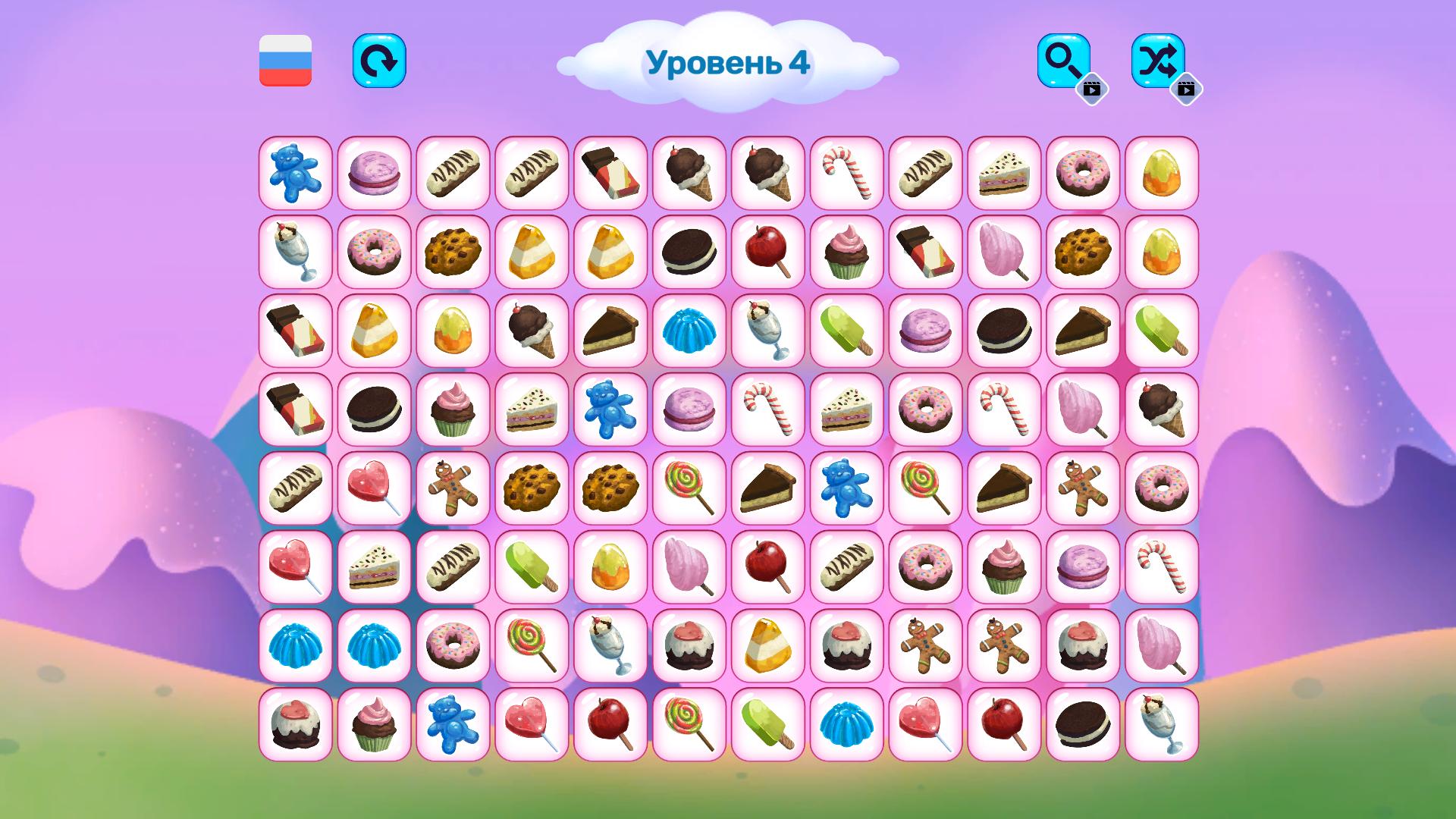This screenshot has width=1456, height=819.
Task: Select a red candy apple tile
Action: (x=766, y=253)
